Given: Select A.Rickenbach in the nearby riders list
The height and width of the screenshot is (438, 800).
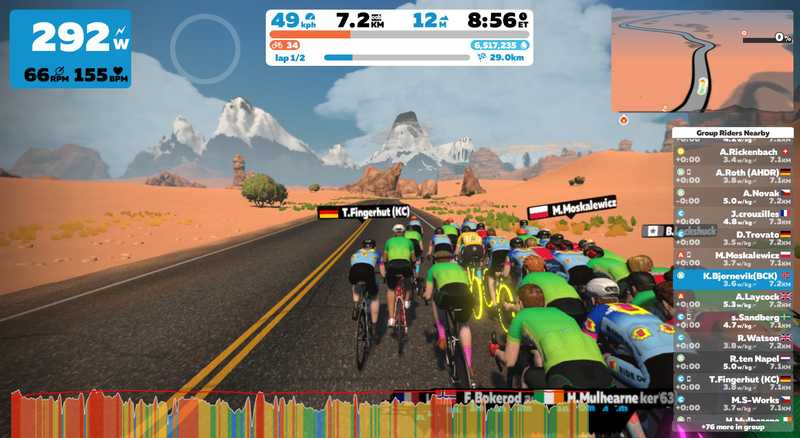Looking at the screenshot, I should click(735, 155).
